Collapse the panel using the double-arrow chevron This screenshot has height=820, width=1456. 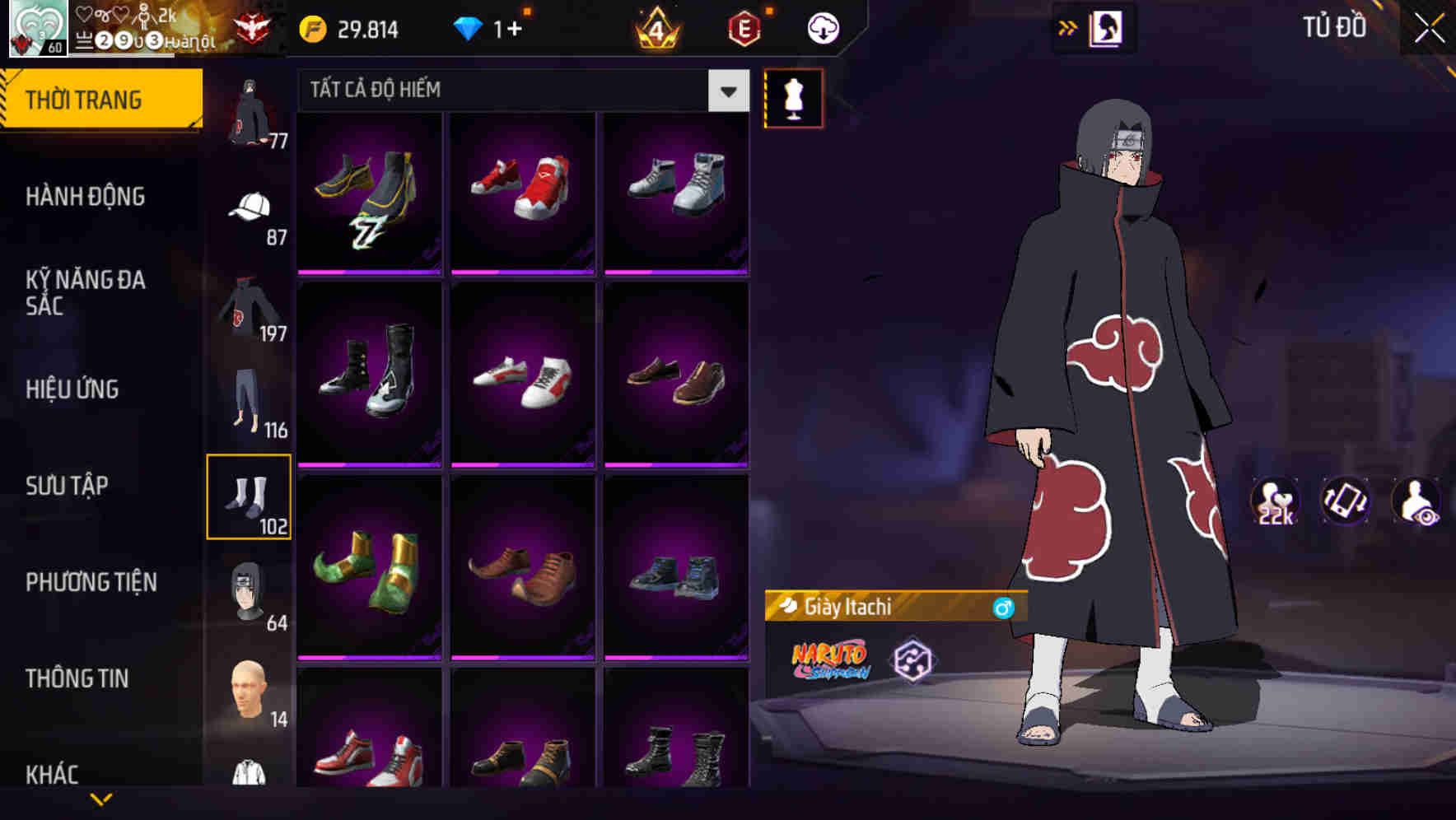click(1068, 27)
